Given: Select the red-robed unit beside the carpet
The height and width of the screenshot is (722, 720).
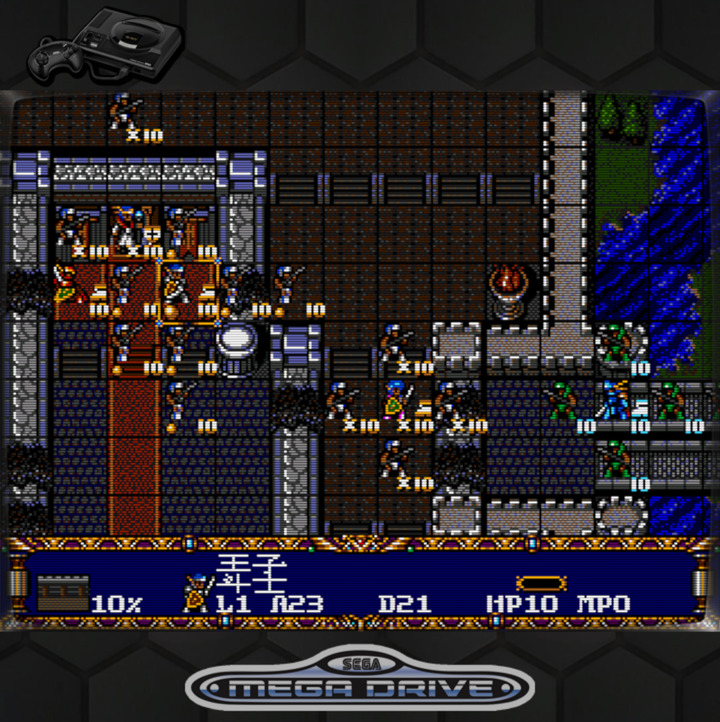Looking at the screenshot, I should tap(66, 284).
